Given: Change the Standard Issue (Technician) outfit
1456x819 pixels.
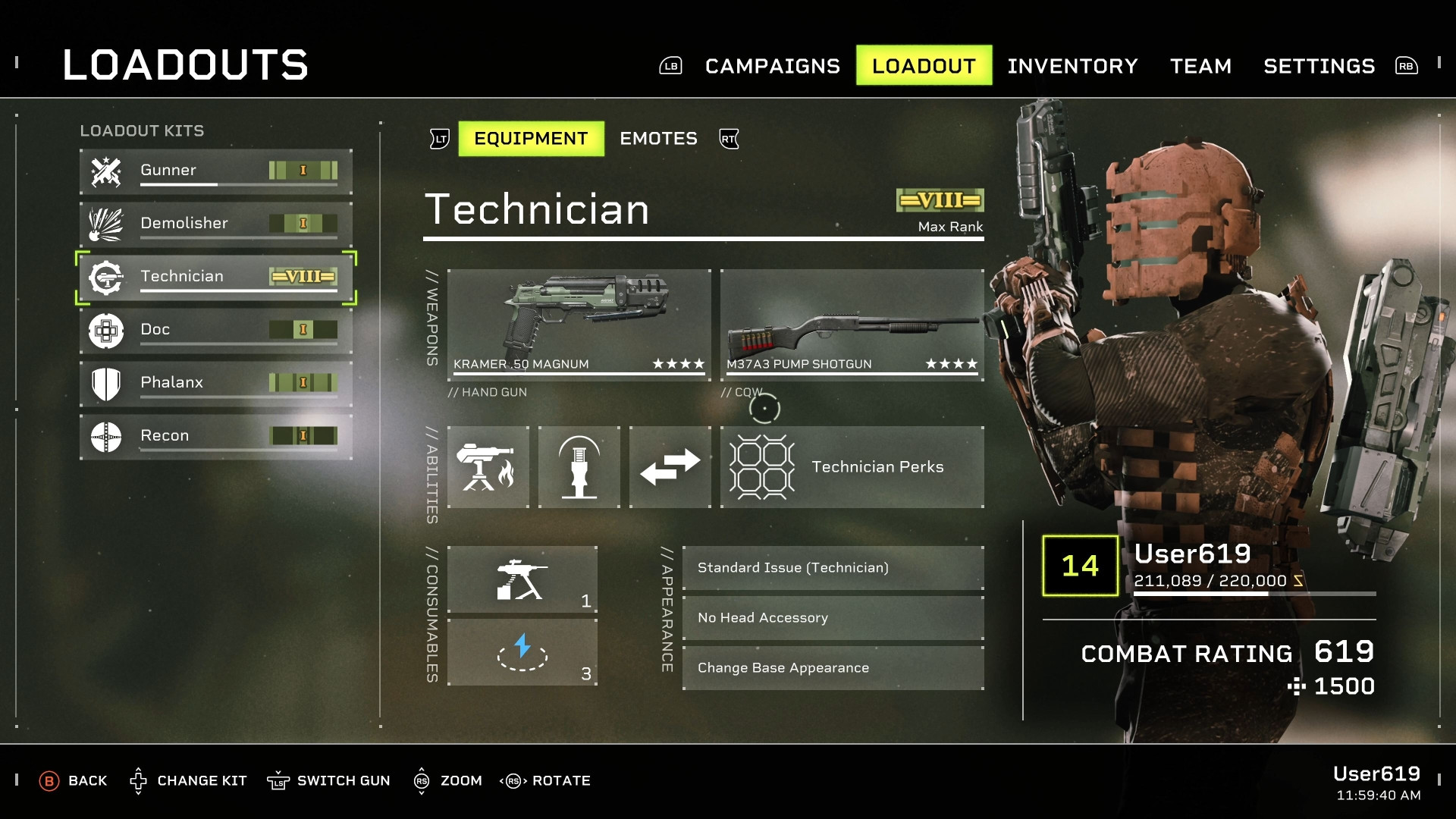Looking at the screenshot, I should [833, 568].
